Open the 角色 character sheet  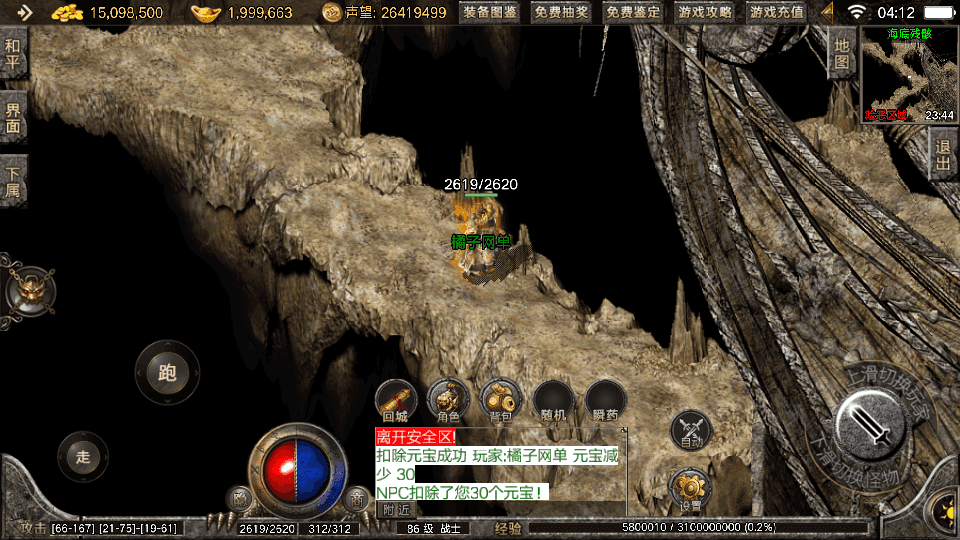click(448, 399)
